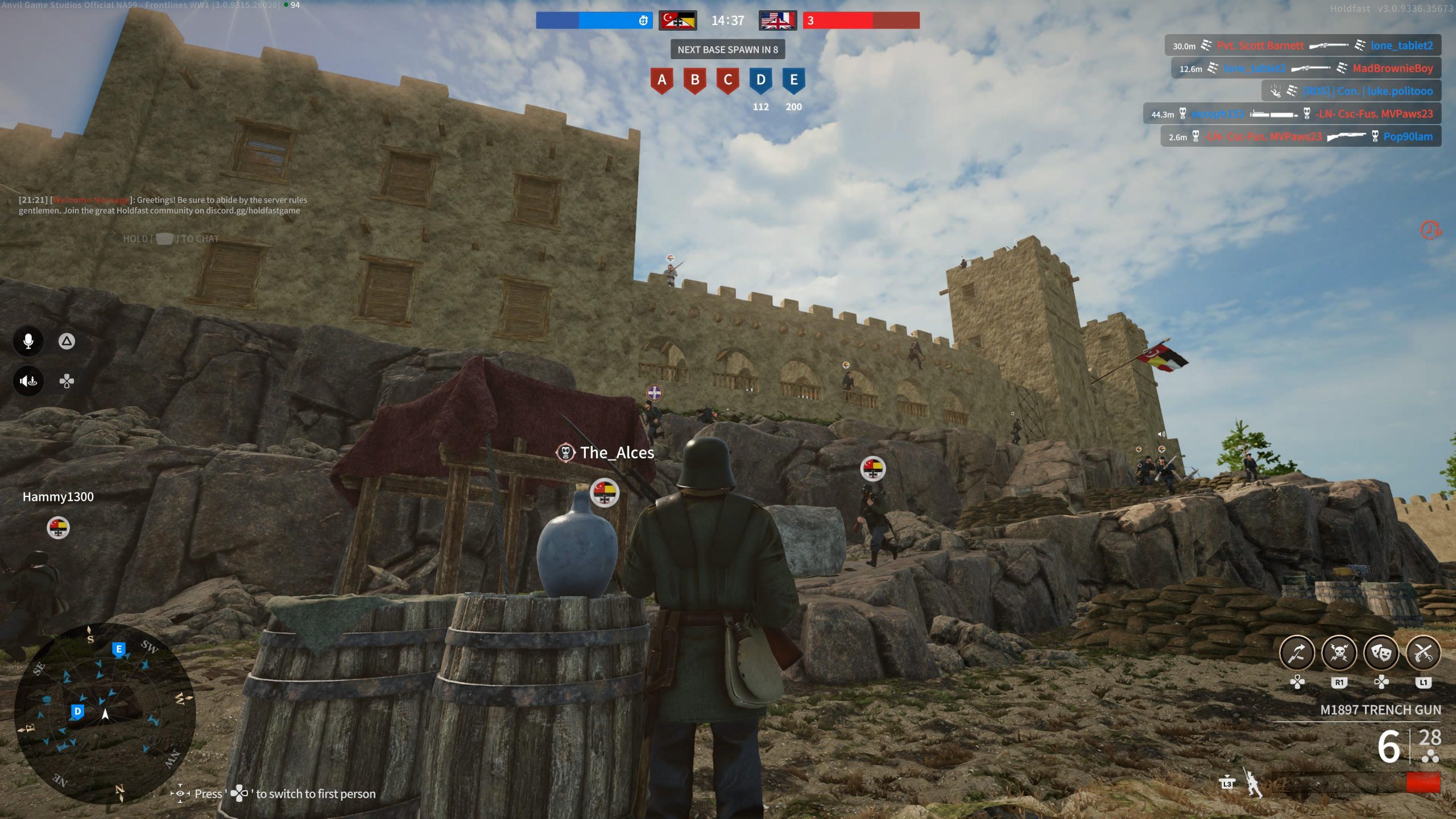Open the chat box prompt
Viewport: 1456px width, 819px height.
pos(171,239)
